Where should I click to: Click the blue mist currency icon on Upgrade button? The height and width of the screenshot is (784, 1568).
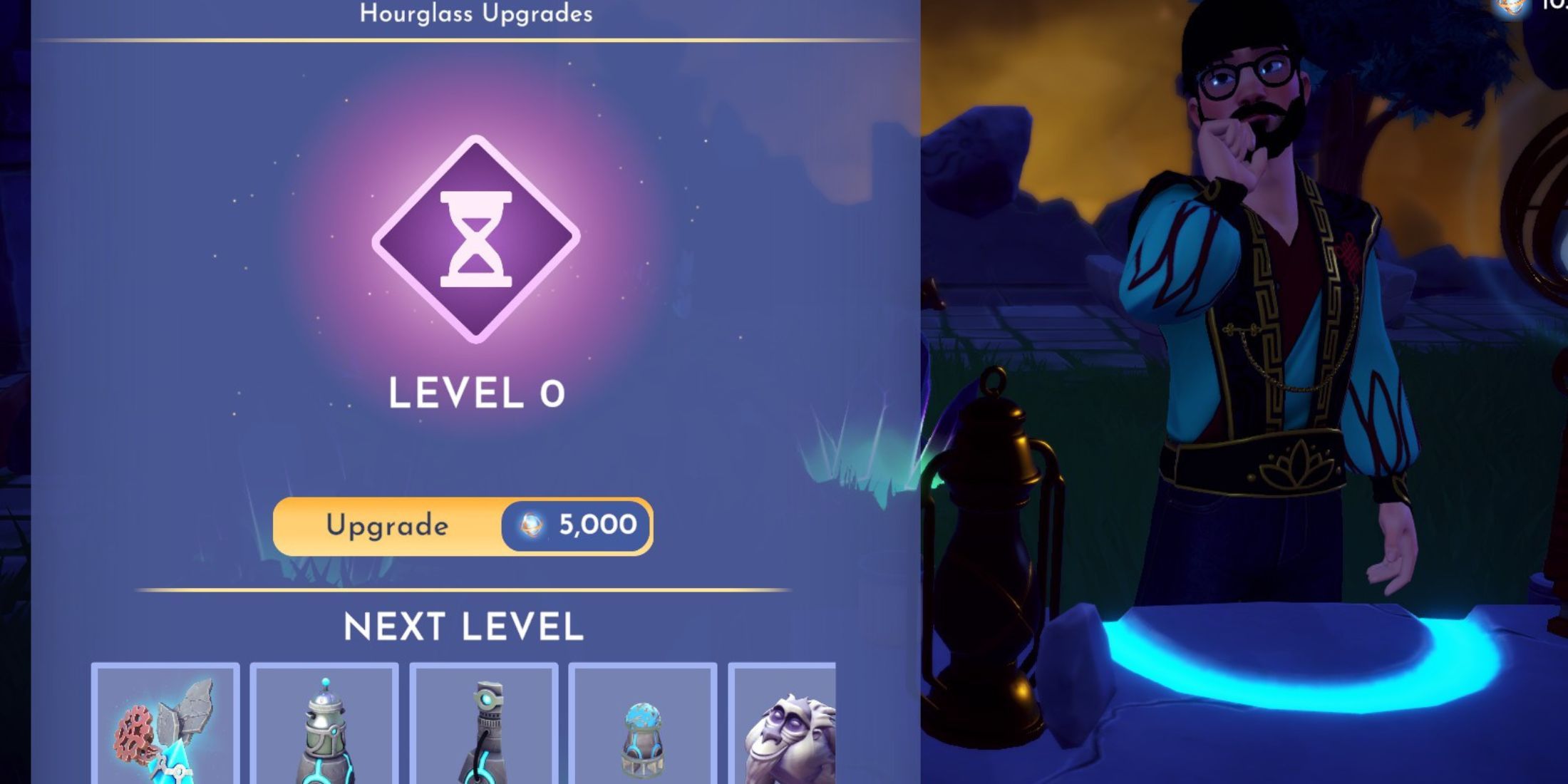point(531,526)
